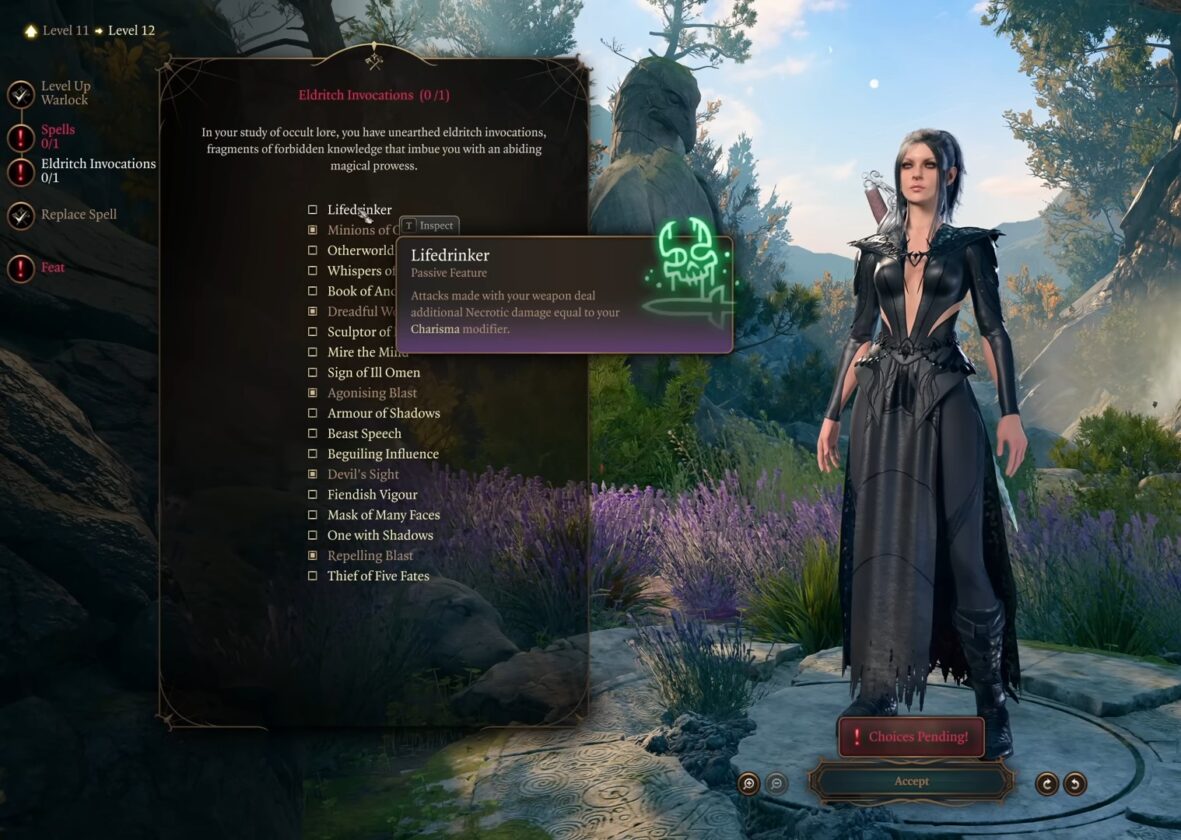Select the Beguiling Influence invocation

pos(313,454)
